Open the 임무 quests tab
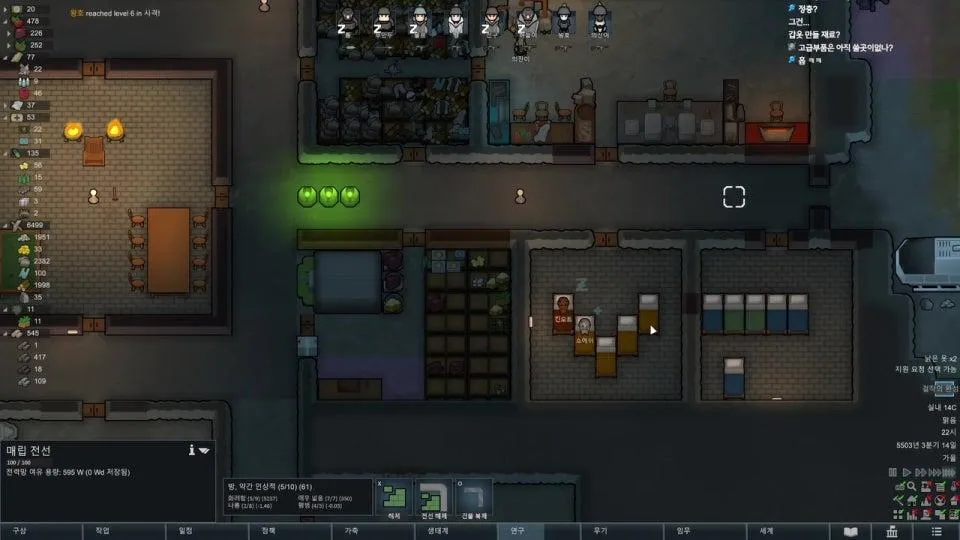Screen dimensions: 960x540 pos(683,531)
